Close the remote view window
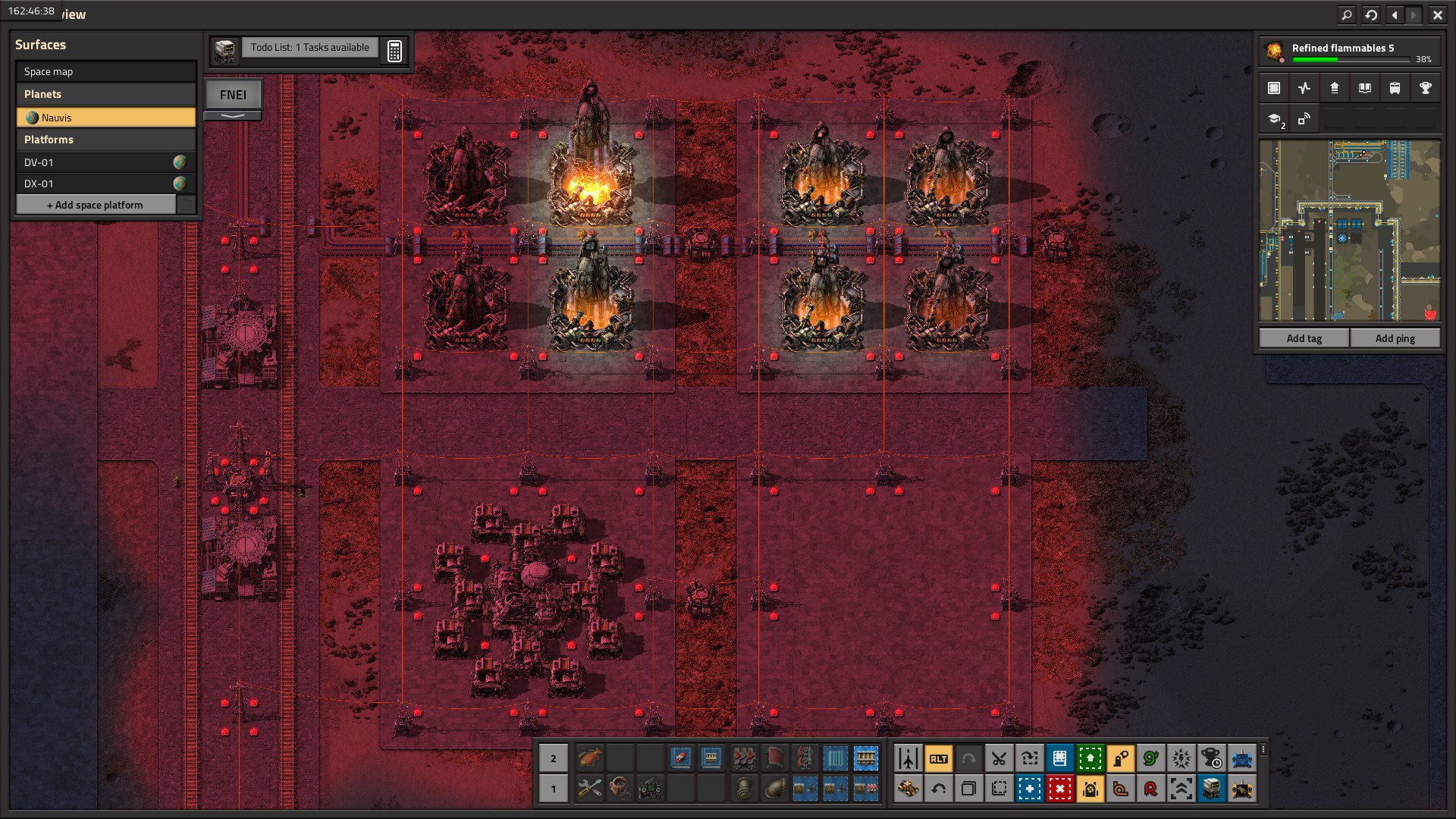This screenshot has height=819, width=1456. [1437, 14]
